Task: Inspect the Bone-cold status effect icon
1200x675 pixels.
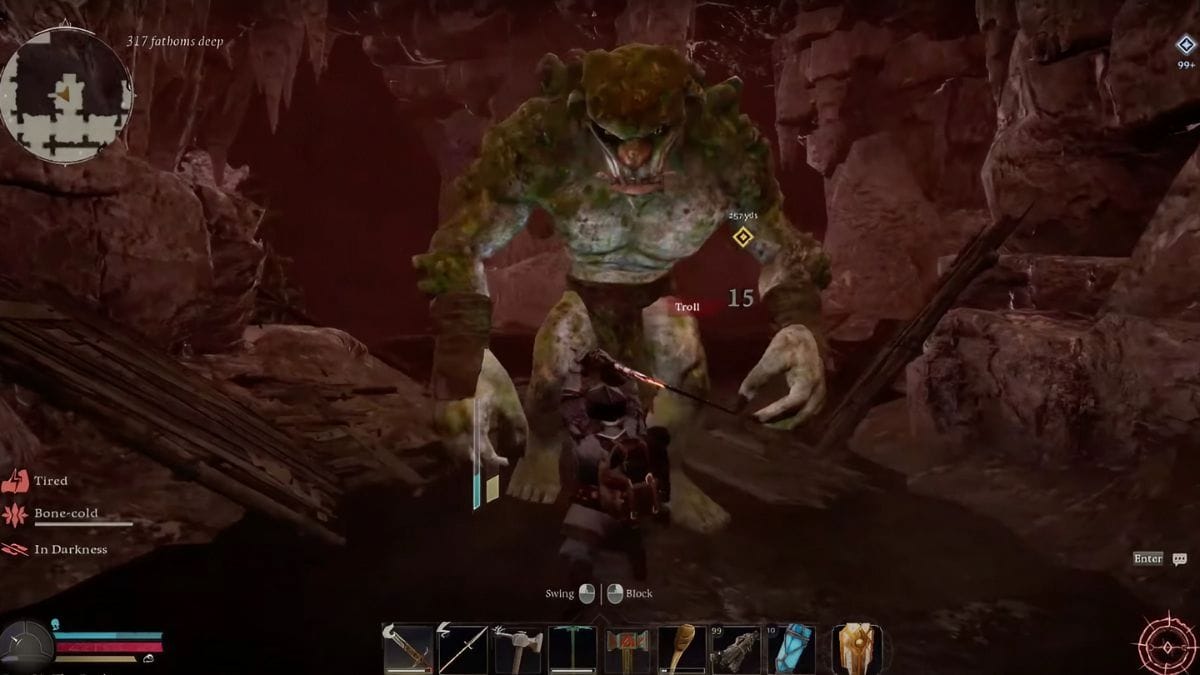Action: click(17, 515)
